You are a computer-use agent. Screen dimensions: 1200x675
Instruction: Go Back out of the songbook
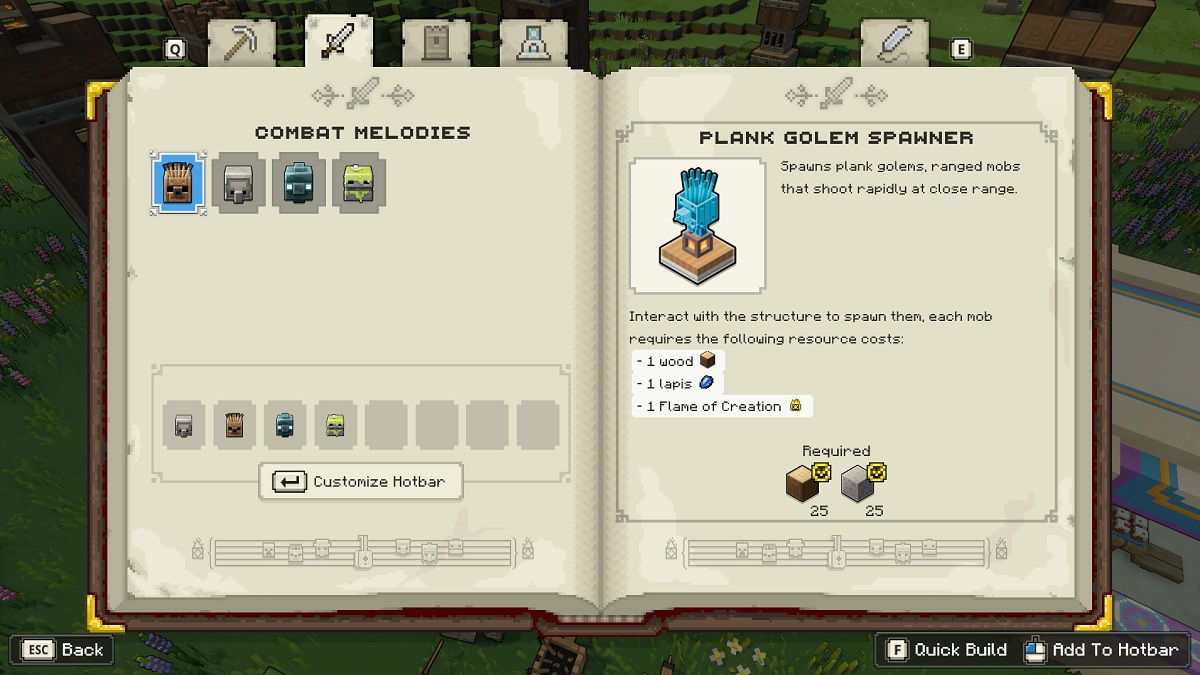click(64, 650)
